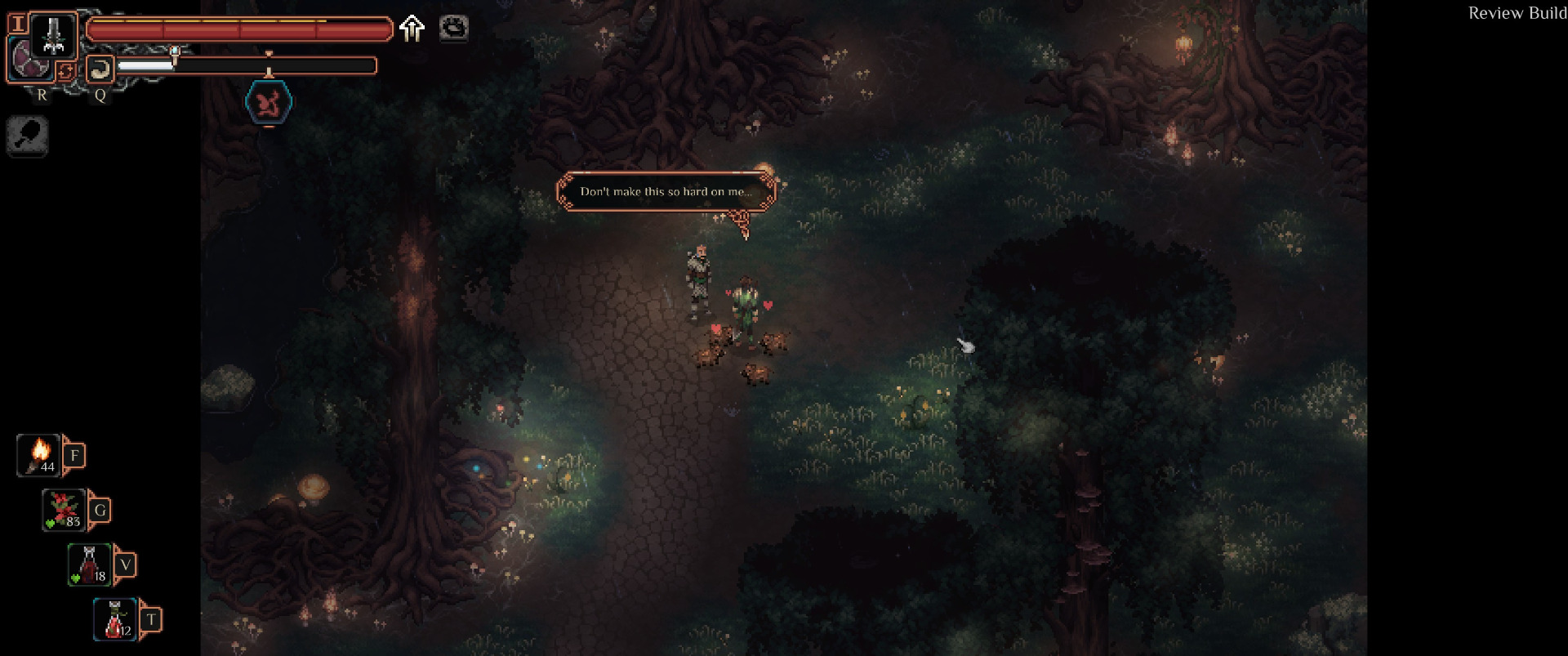Use the bright red flask slot
1568x656 pixels.
[x=115, y=619]
